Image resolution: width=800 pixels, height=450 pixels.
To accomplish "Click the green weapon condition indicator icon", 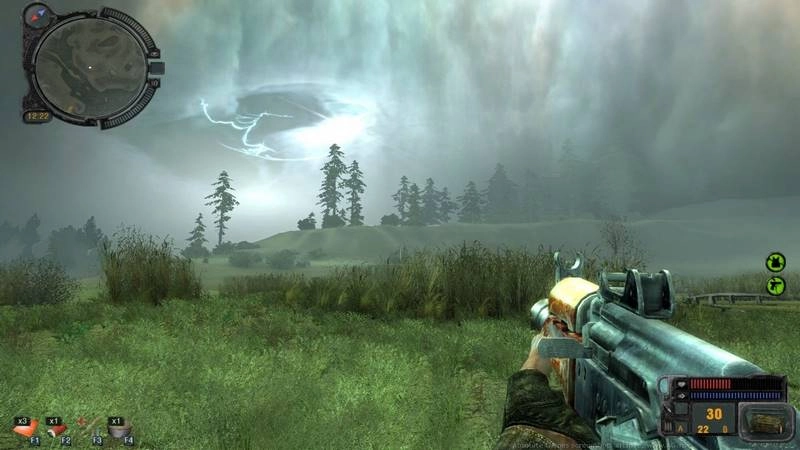I will click(775, 286).
